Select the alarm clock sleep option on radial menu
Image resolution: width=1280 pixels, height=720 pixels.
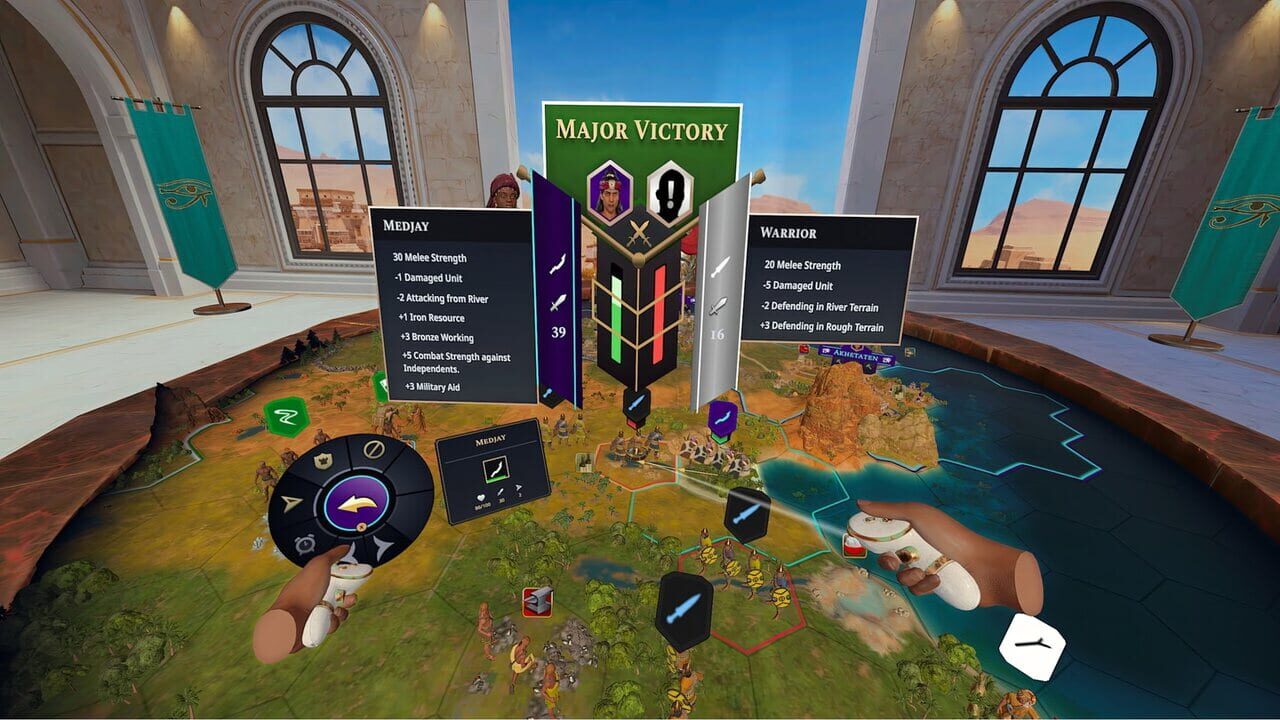click(304, 542)
